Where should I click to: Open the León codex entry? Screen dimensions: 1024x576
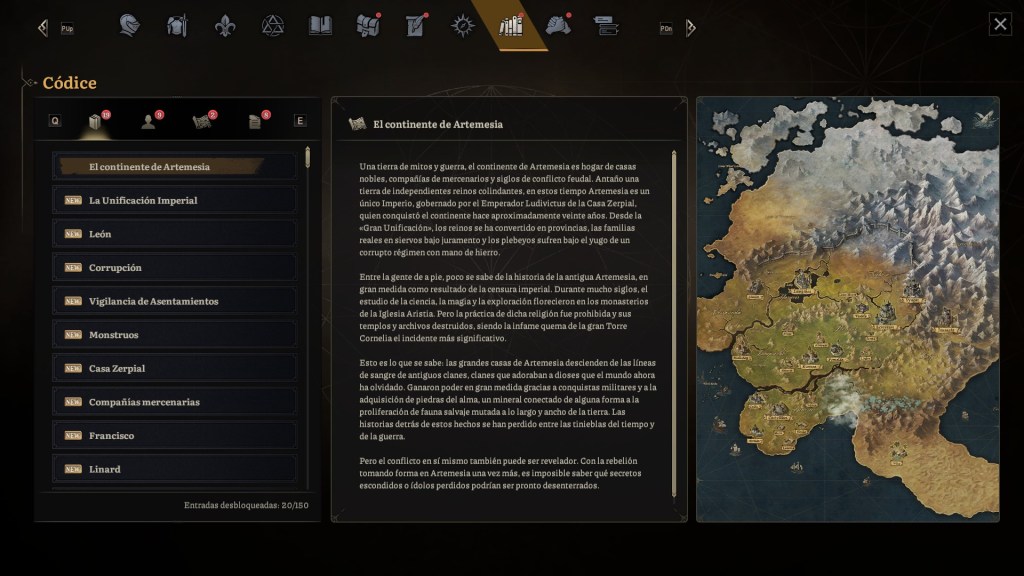175,234
